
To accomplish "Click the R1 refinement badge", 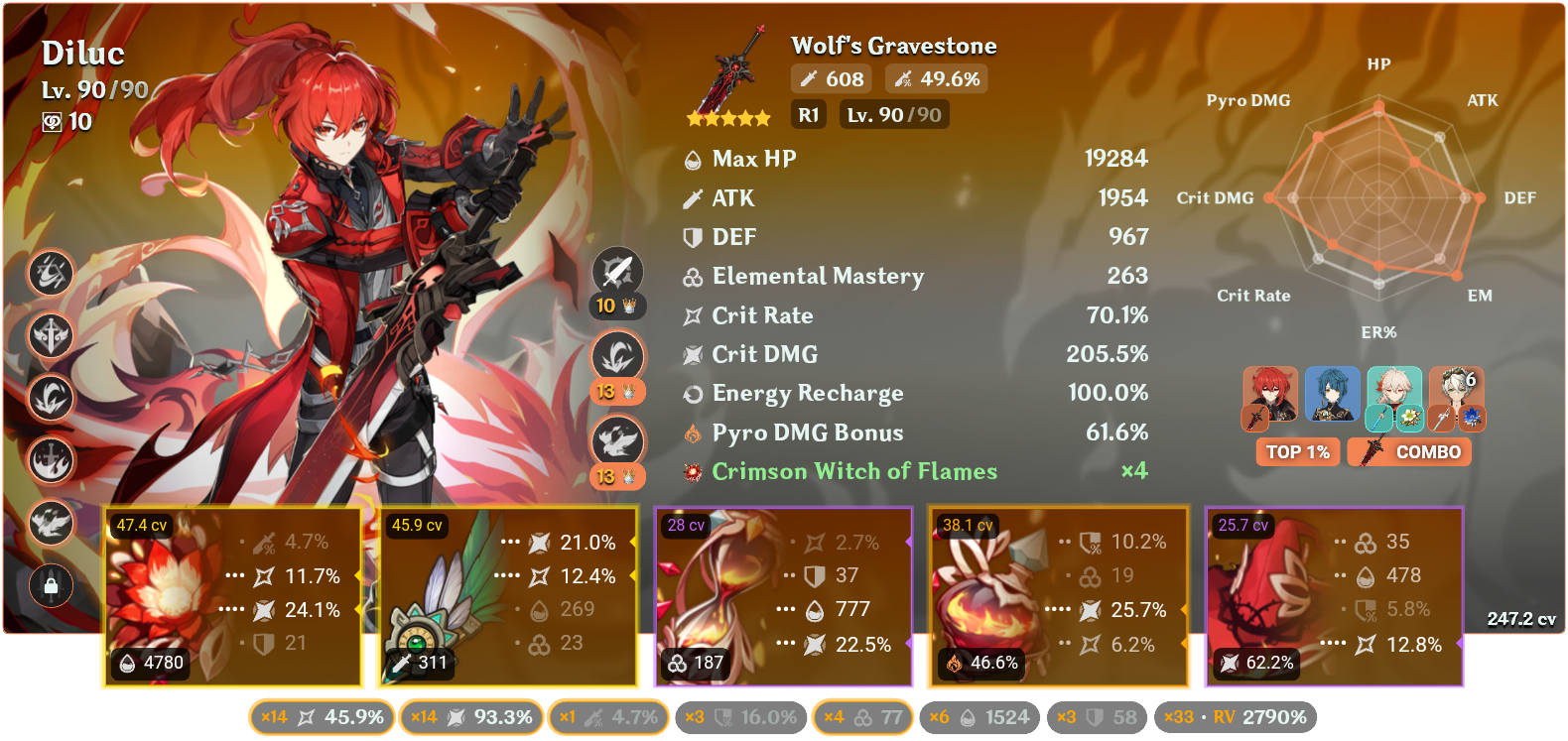I will tap(808, 114).
